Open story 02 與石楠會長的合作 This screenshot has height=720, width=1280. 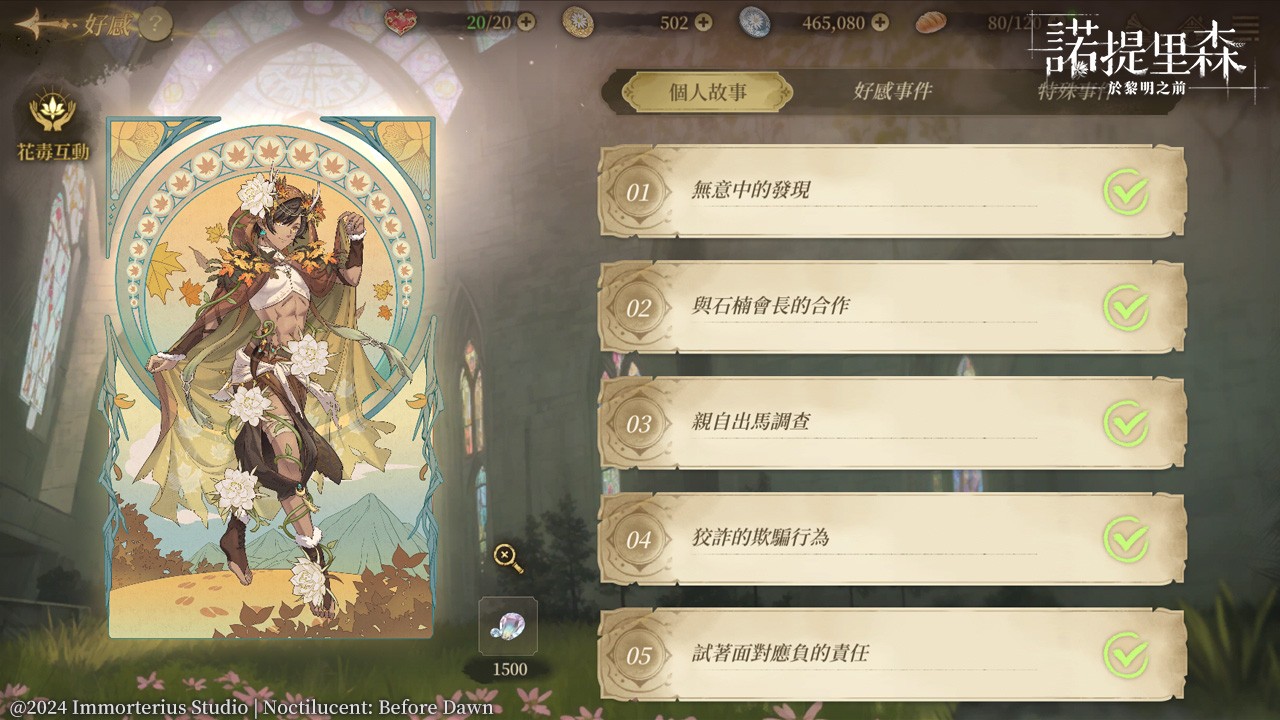pyautogui.click(x=892, y=307)
